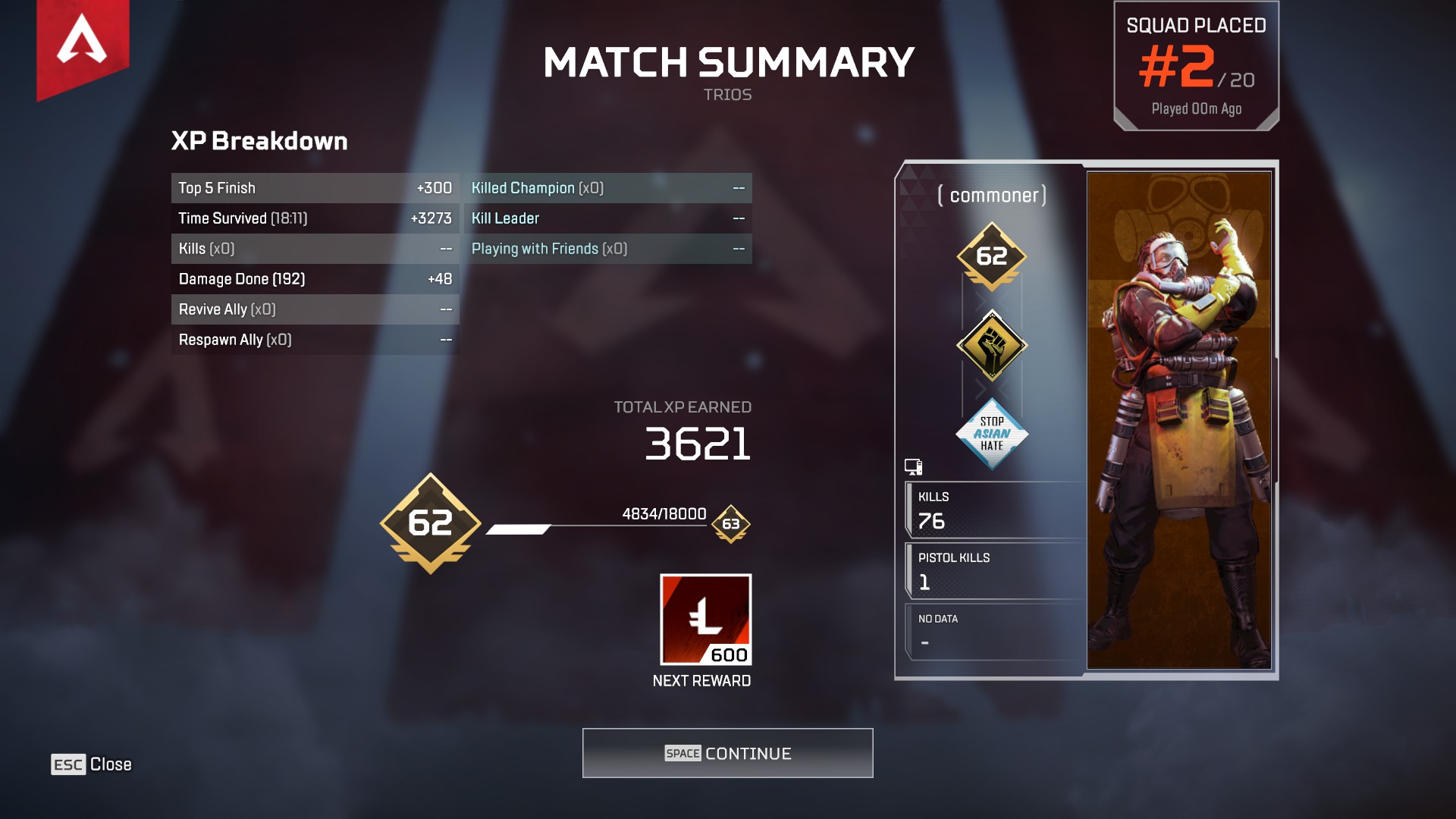
Task: Click the PC platform monitor icon
Action: 912,467
